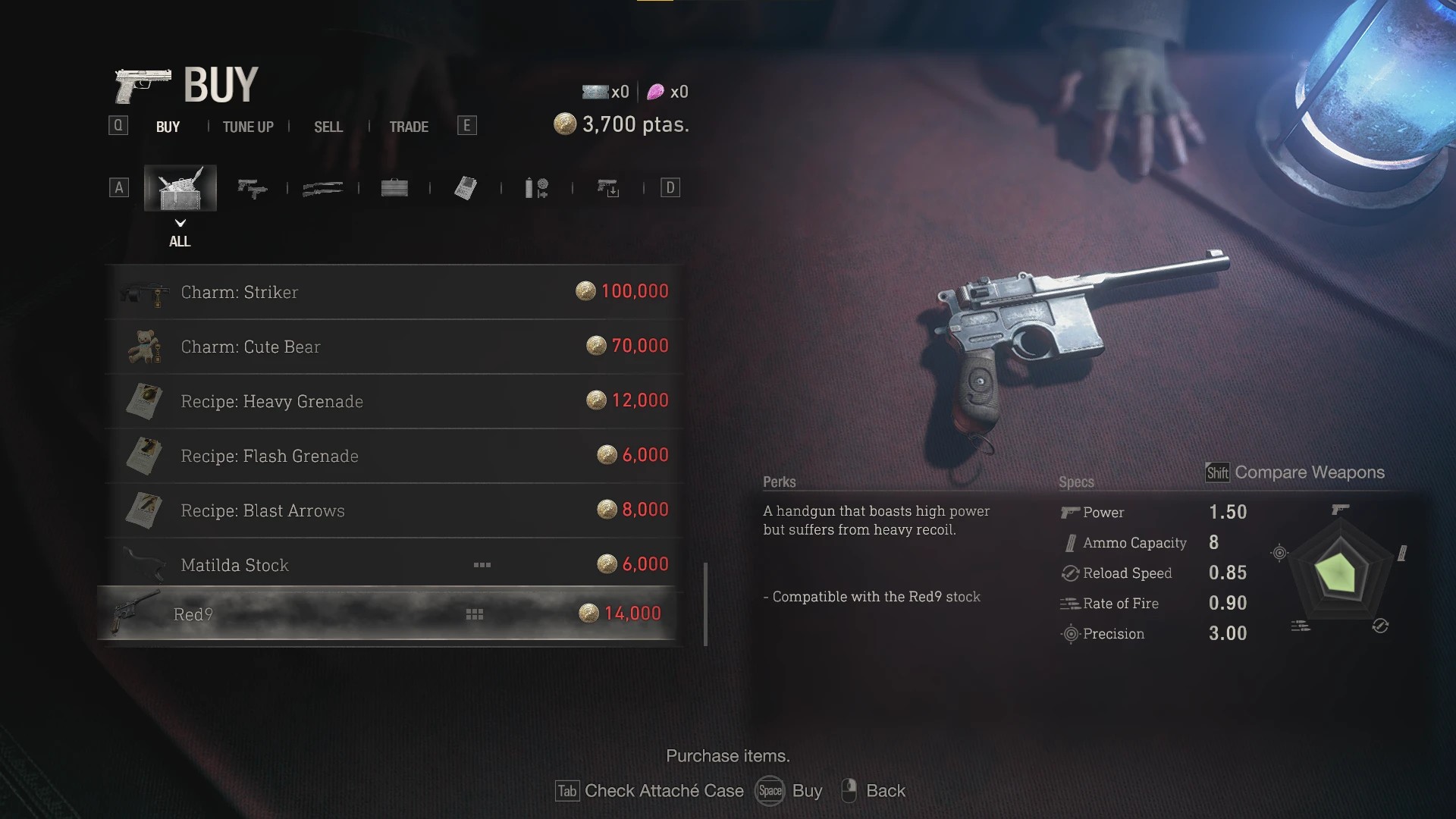Click Check Attaché Case at the bottom
Viewport: 1456px width, 819px height.
click(x=650, y=791)
